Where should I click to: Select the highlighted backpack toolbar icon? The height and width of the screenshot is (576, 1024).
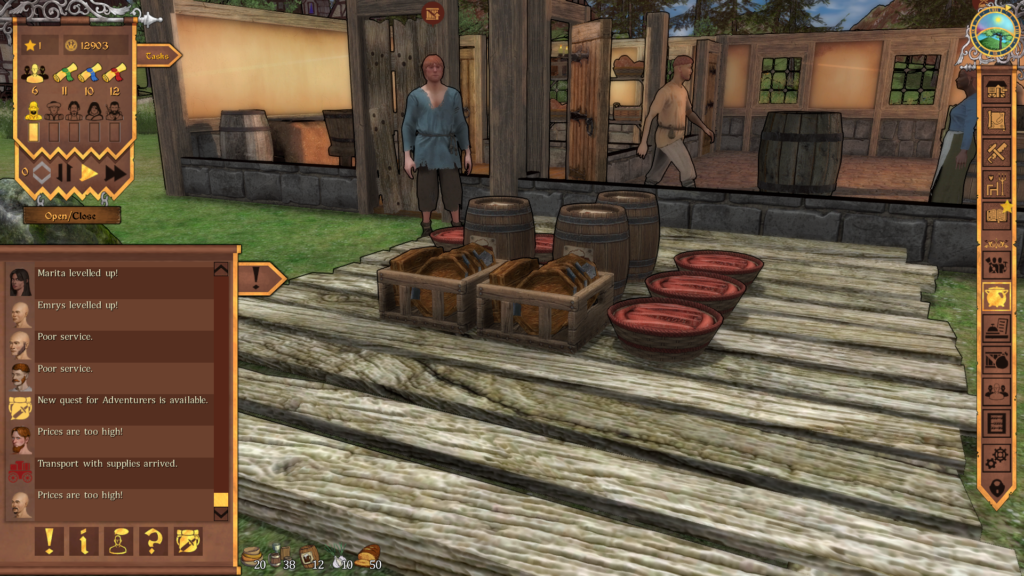pos(996,296)
